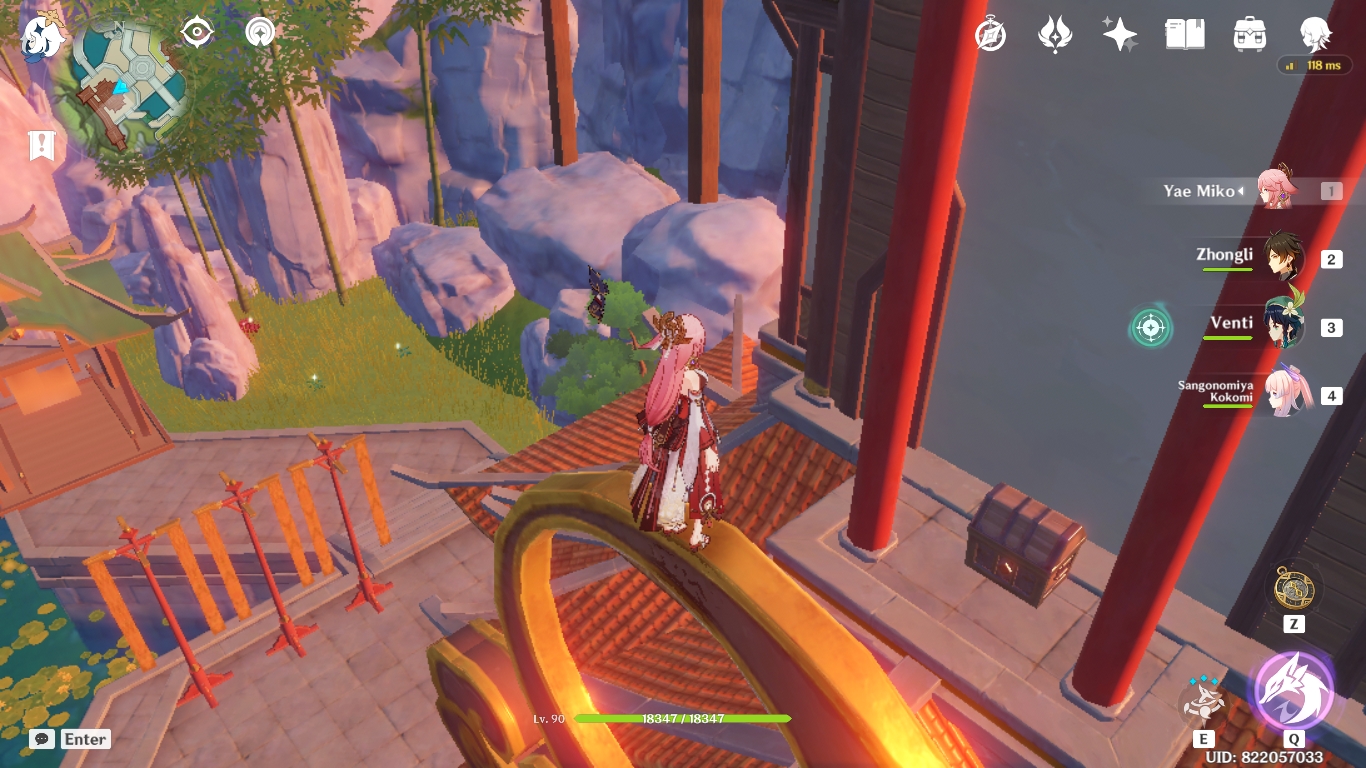
Task: Trigger Yae Miko's elemental skill (E)
Action: coord(1203,700)
